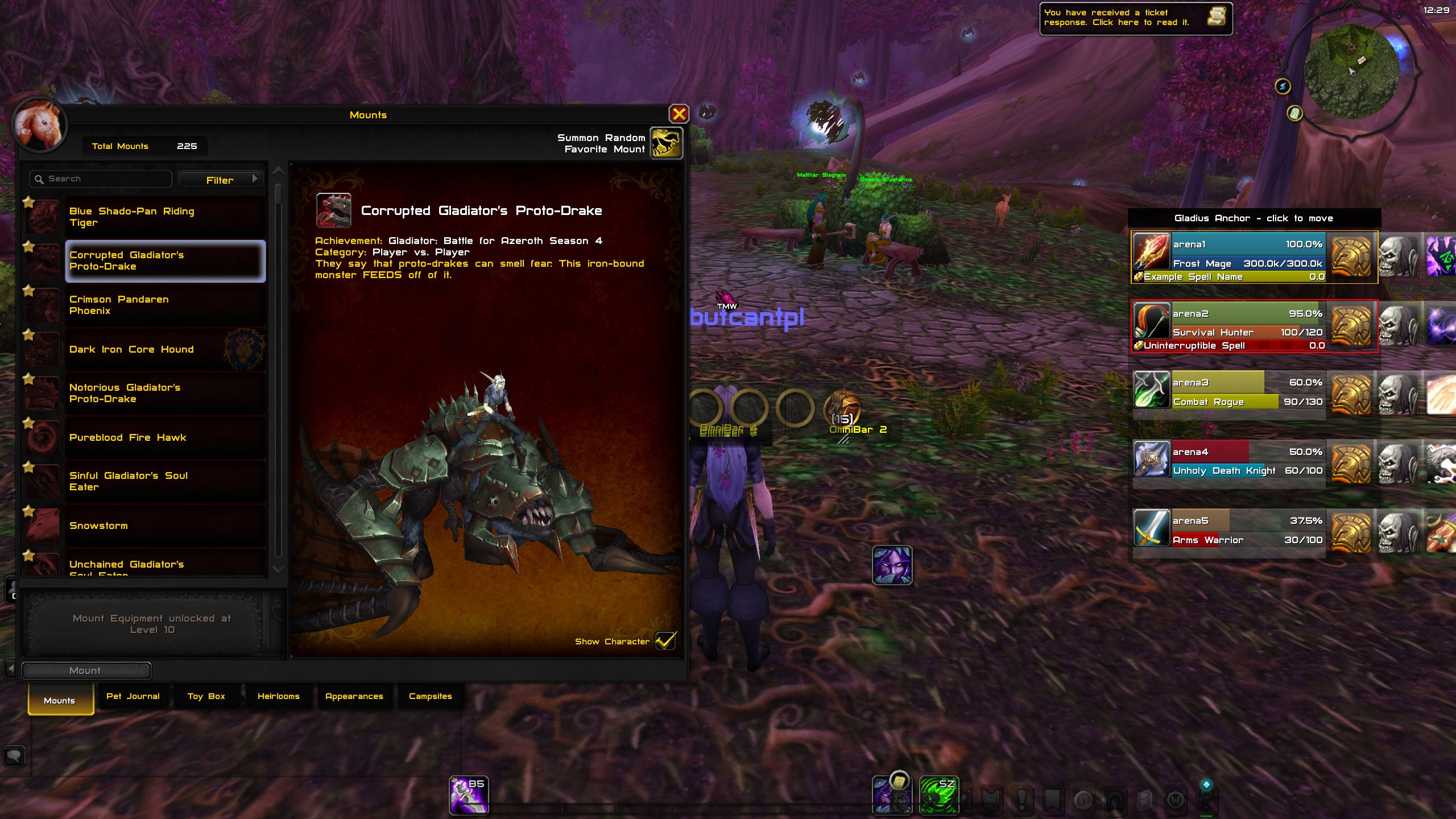Open the WoW shop icon in the micro menu
Screen dimensions: 1456x819
tap(1176, 800)
